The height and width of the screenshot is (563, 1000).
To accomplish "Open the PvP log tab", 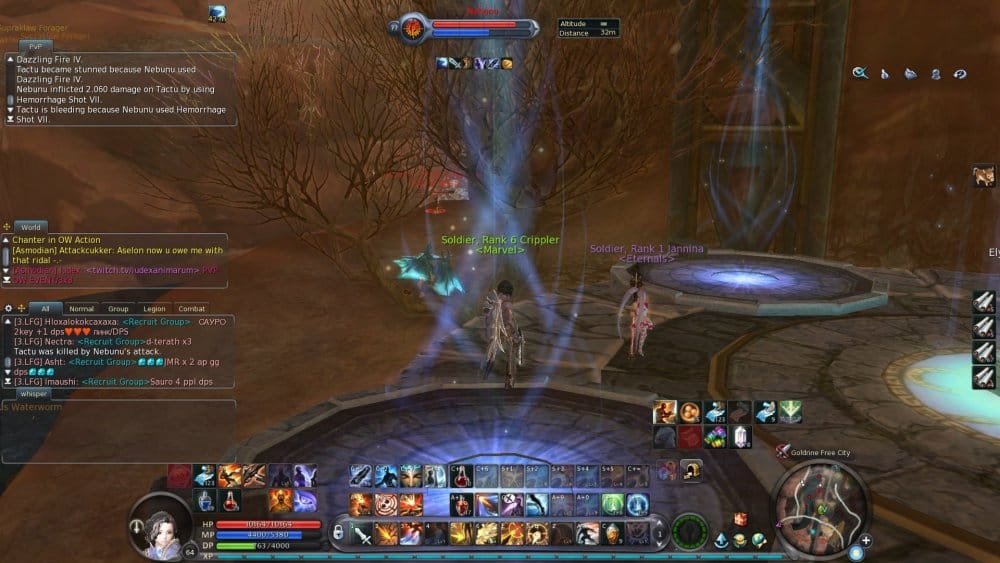I will tap(35, 46).
